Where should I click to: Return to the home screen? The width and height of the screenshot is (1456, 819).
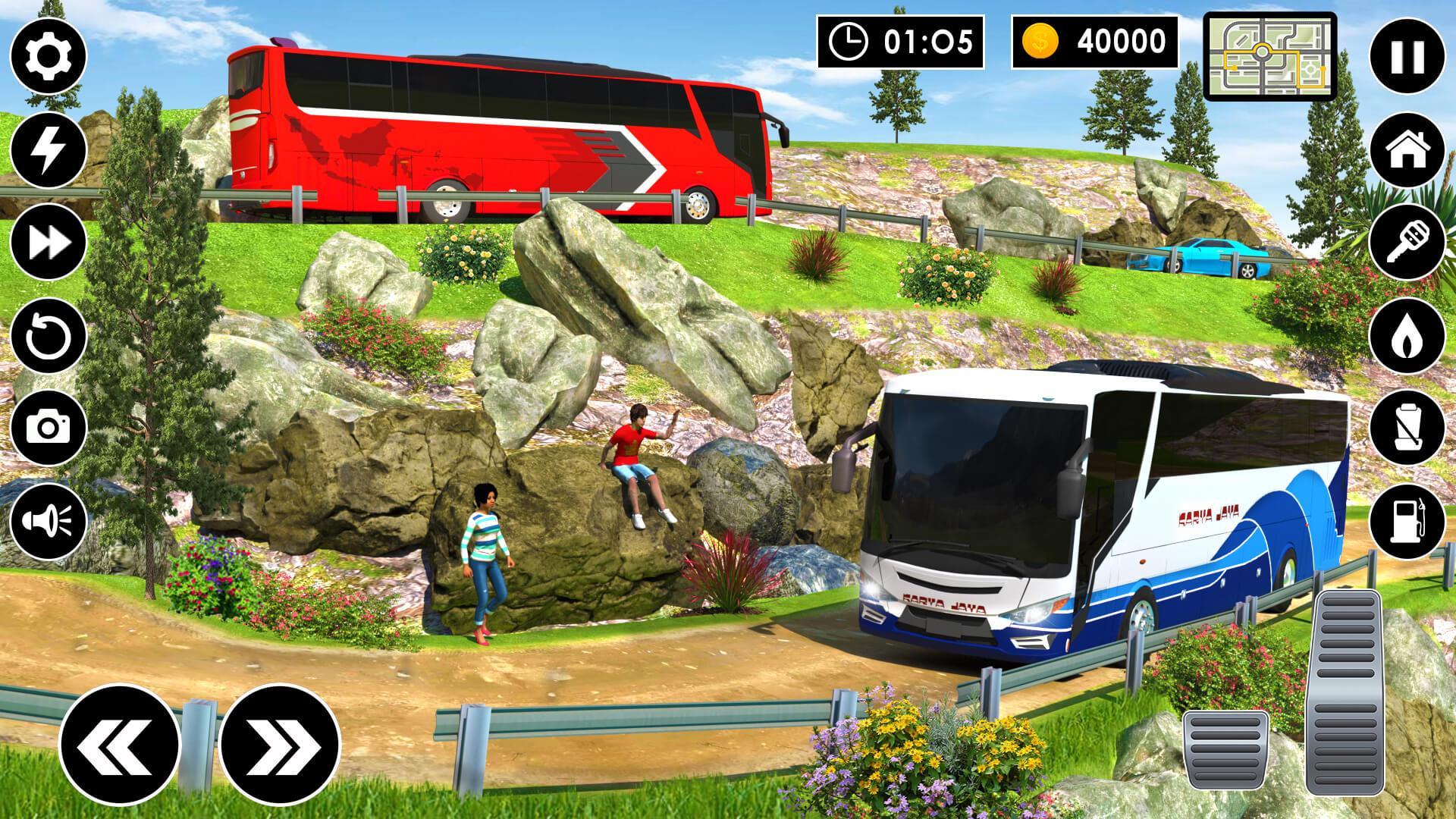(1407, 149)
